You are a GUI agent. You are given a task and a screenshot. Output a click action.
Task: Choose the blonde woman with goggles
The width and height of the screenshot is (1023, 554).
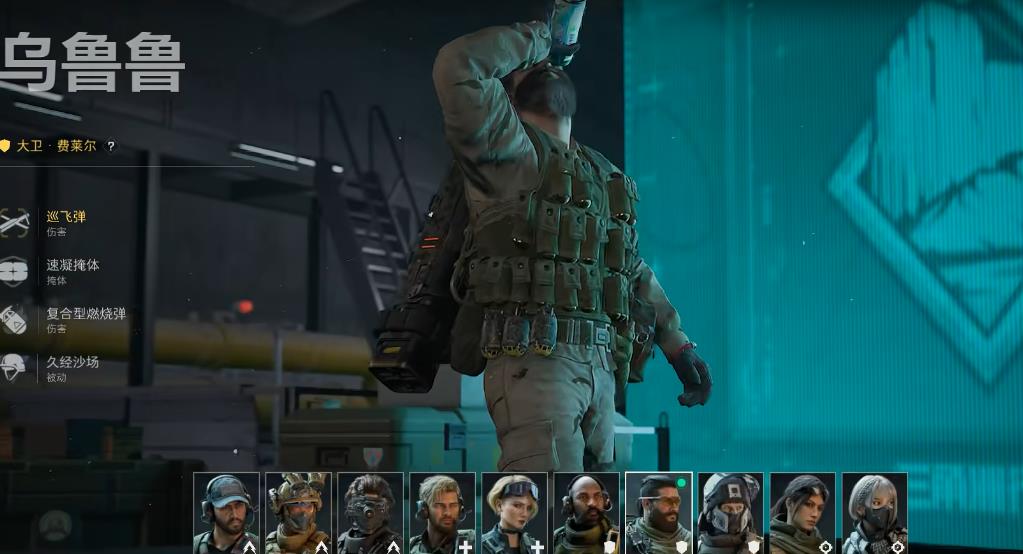pos(515,512)
